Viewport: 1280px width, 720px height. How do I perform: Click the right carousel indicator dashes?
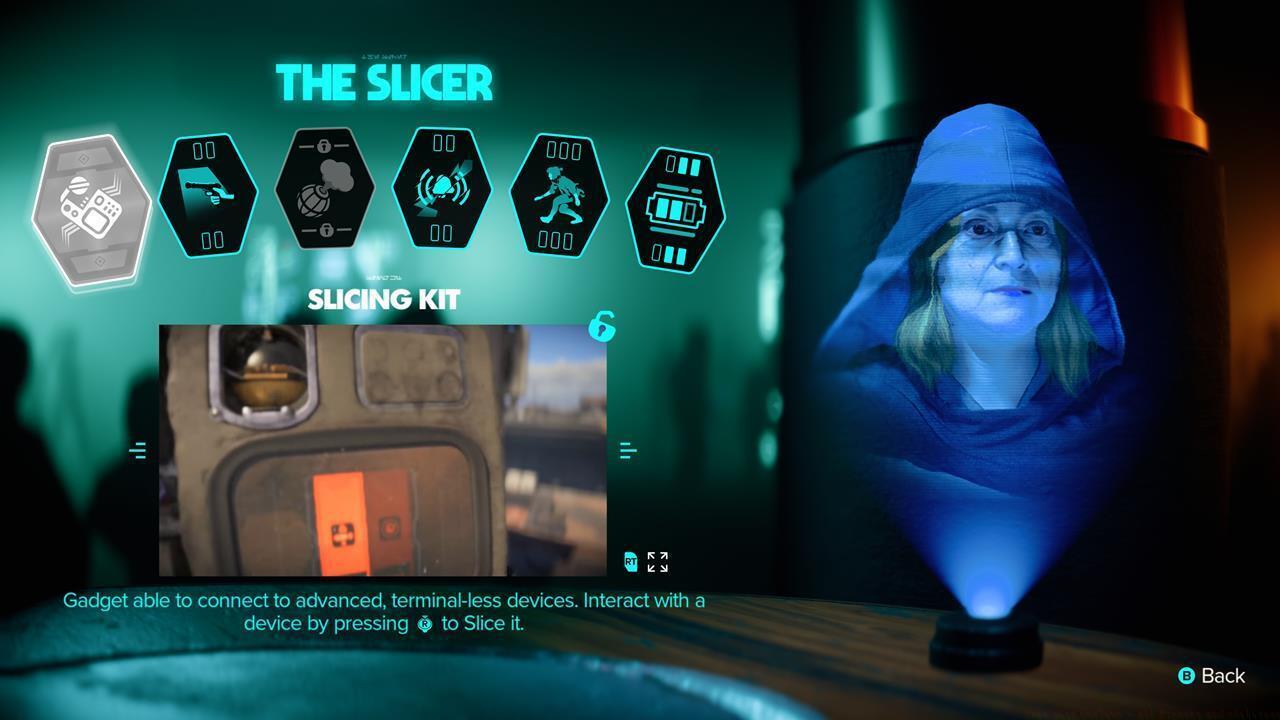(629, 450)
